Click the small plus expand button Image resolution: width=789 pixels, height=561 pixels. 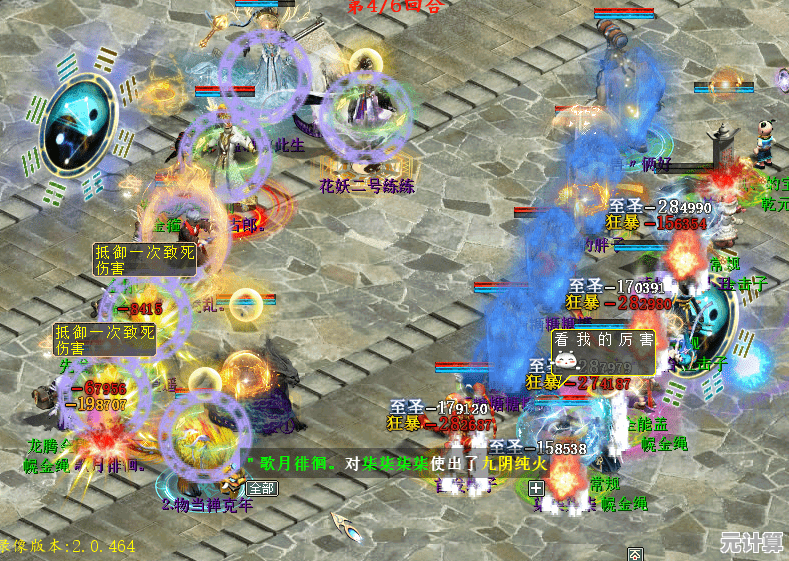point(536,488)
